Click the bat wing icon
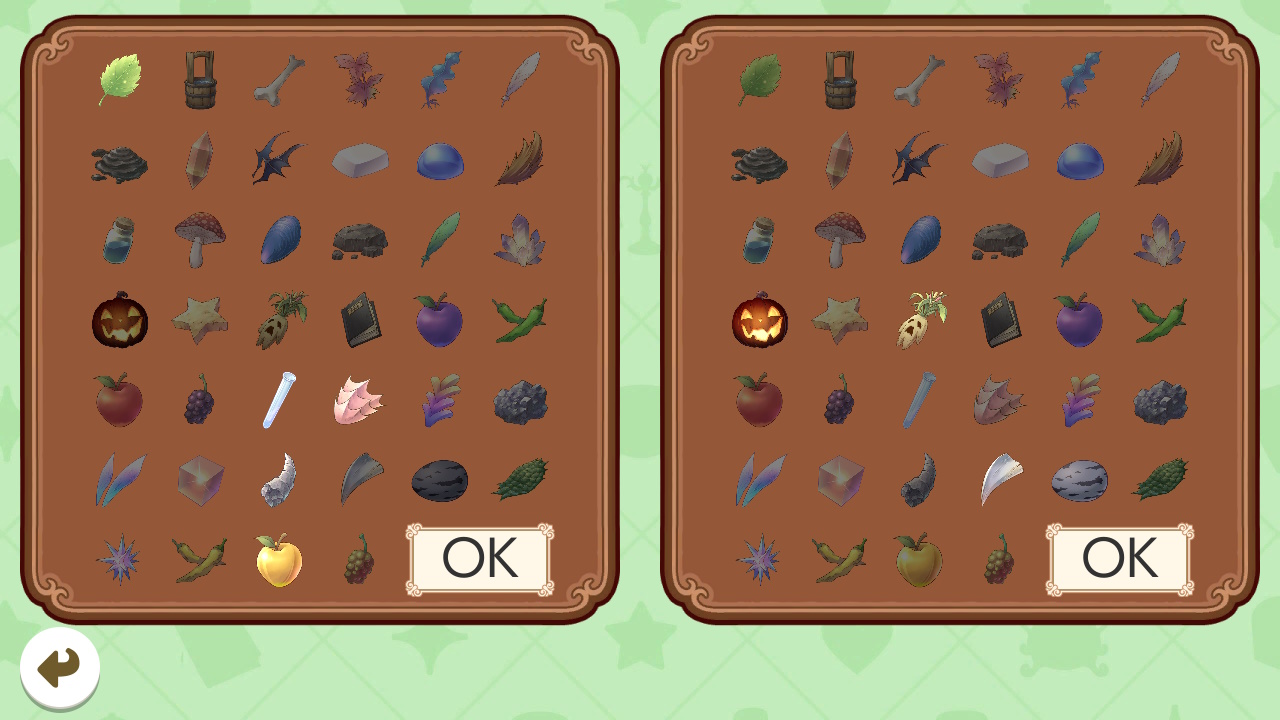Viewport: 1280px width, 720px height. click(278, 160)
